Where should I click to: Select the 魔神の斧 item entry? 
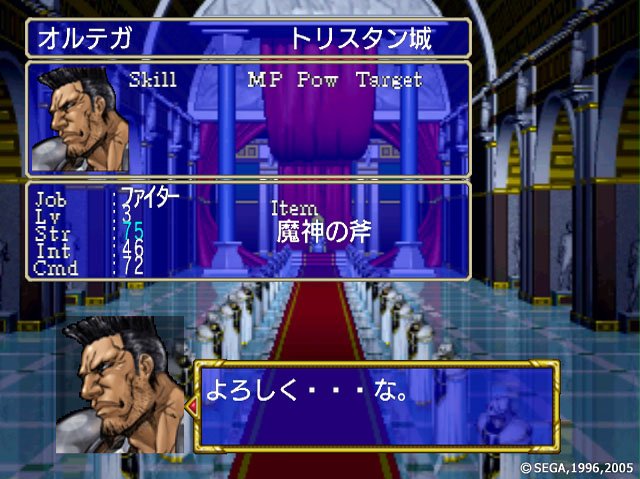pyautogui.click(x=324, y=234)
